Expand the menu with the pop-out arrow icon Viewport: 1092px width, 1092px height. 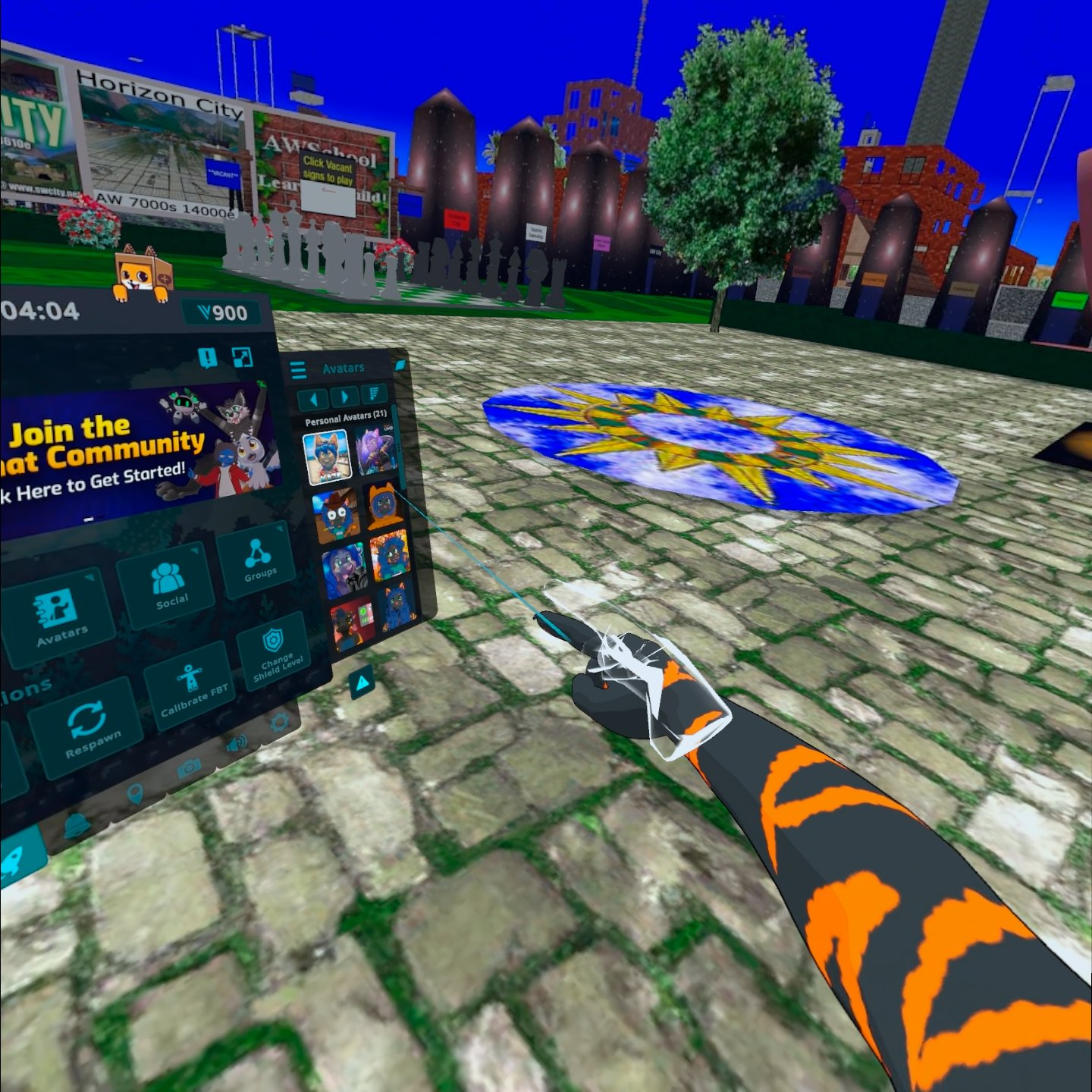[x=242, y=357]
